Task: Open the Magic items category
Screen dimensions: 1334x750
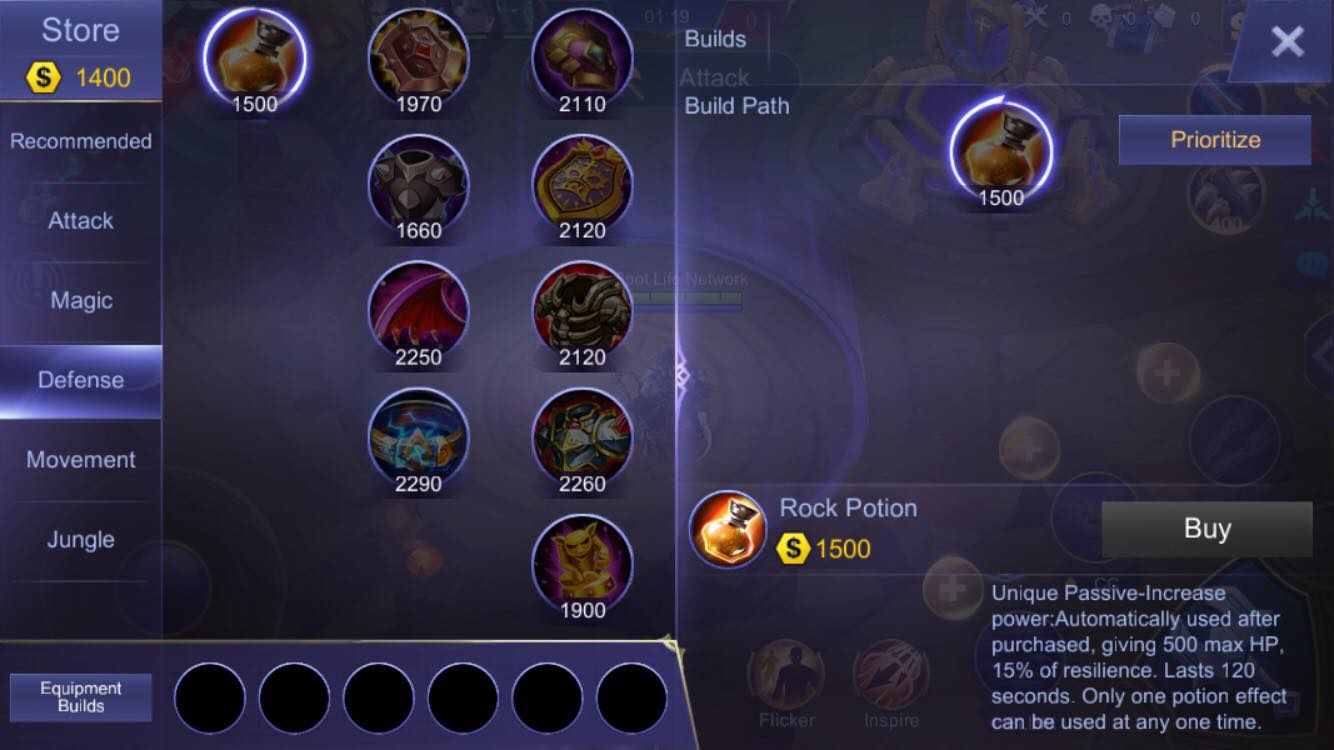Action: click(80, 300)
